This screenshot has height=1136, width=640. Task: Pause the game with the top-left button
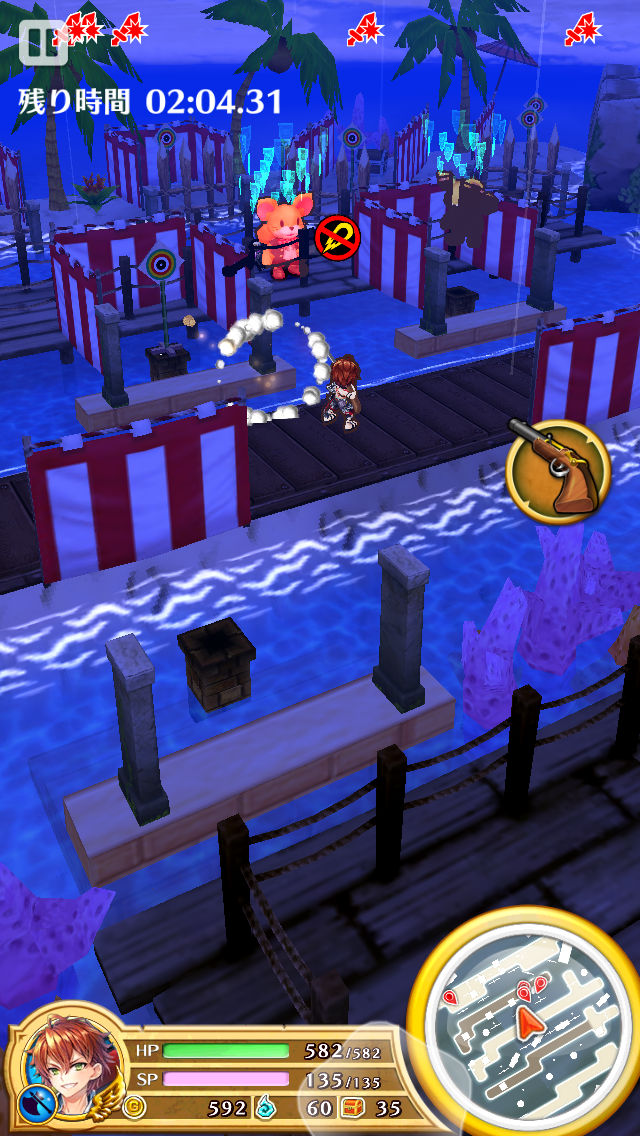(x=42, y=40)
